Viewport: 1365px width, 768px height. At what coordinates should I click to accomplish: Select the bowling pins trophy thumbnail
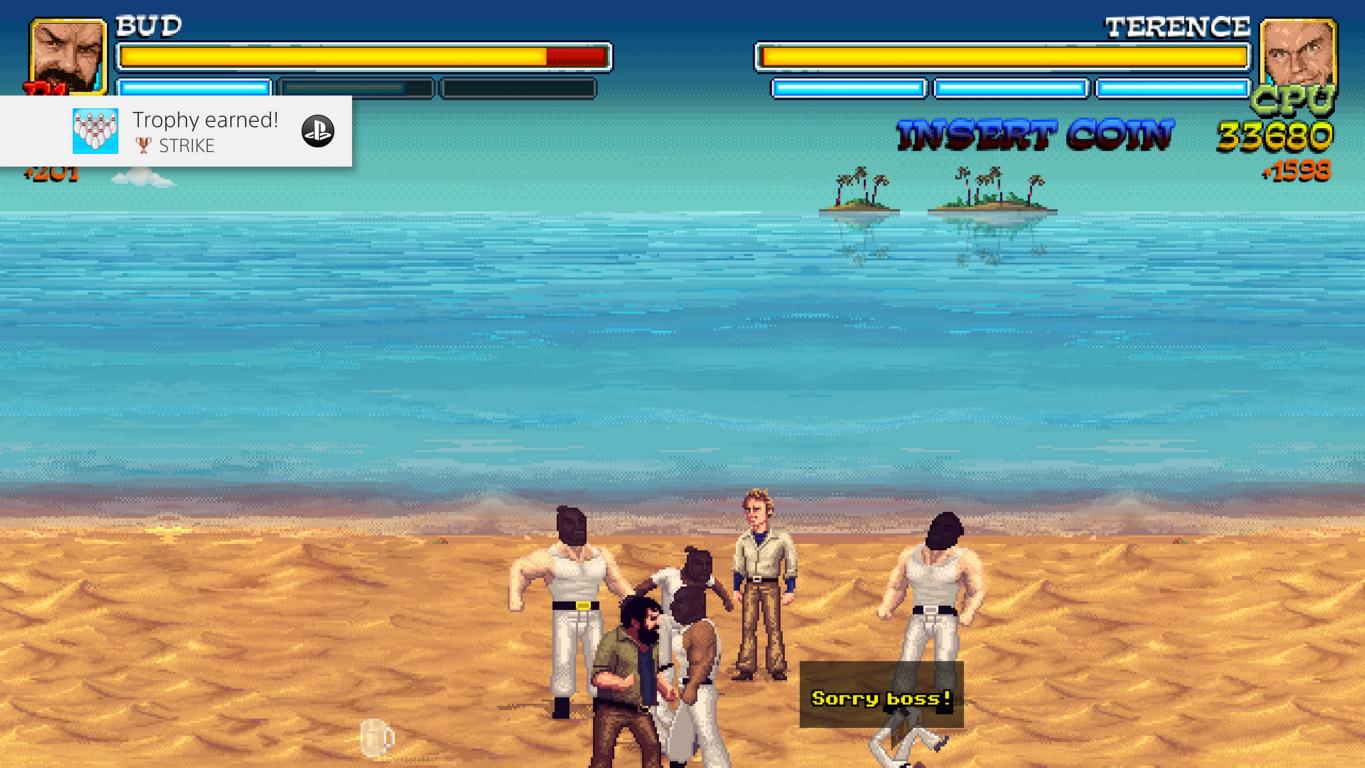pyautogui.click(x=95, y=131)
